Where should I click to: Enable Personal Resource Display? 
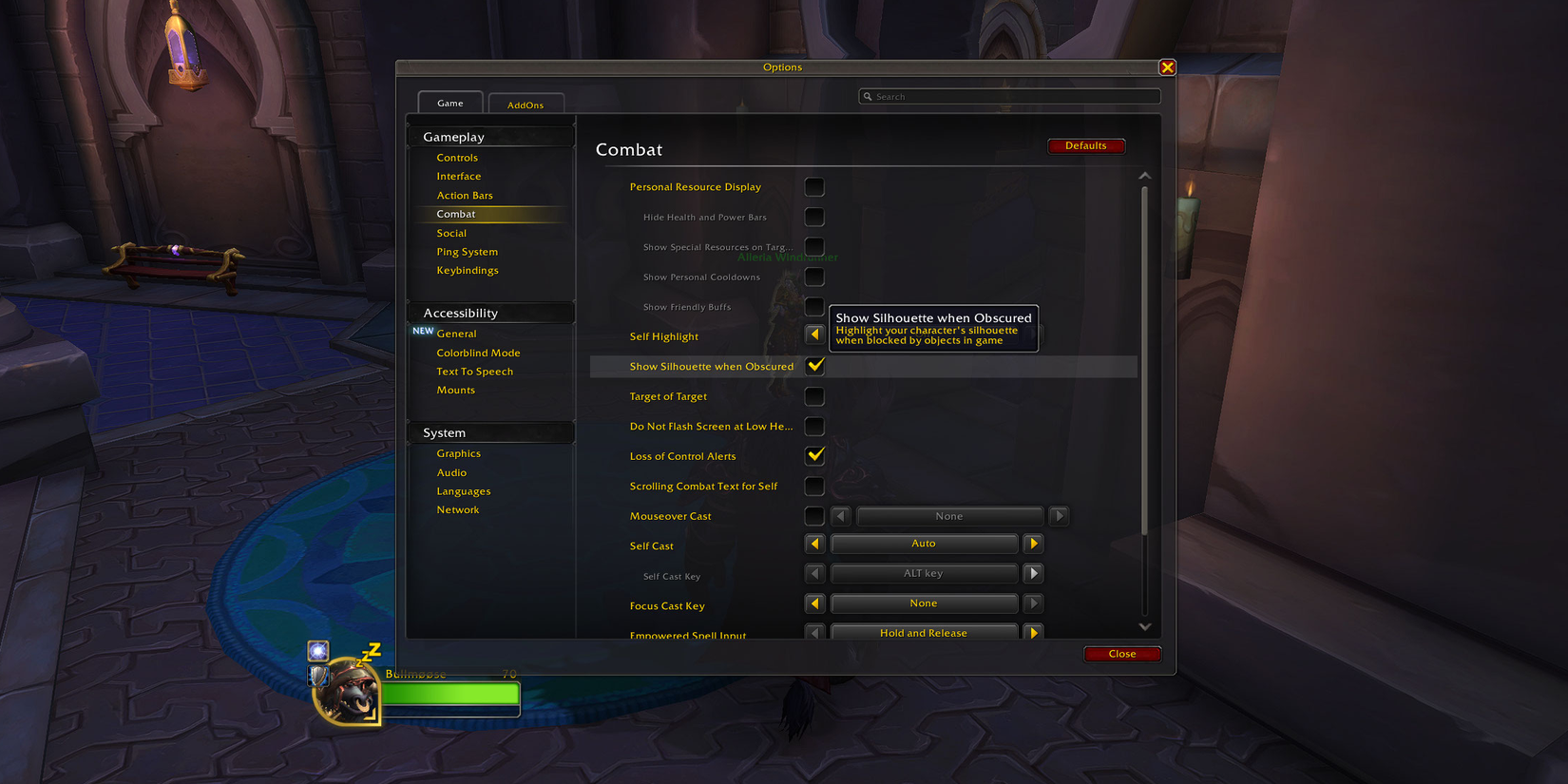pyautogui.click(x=814, y=186)
